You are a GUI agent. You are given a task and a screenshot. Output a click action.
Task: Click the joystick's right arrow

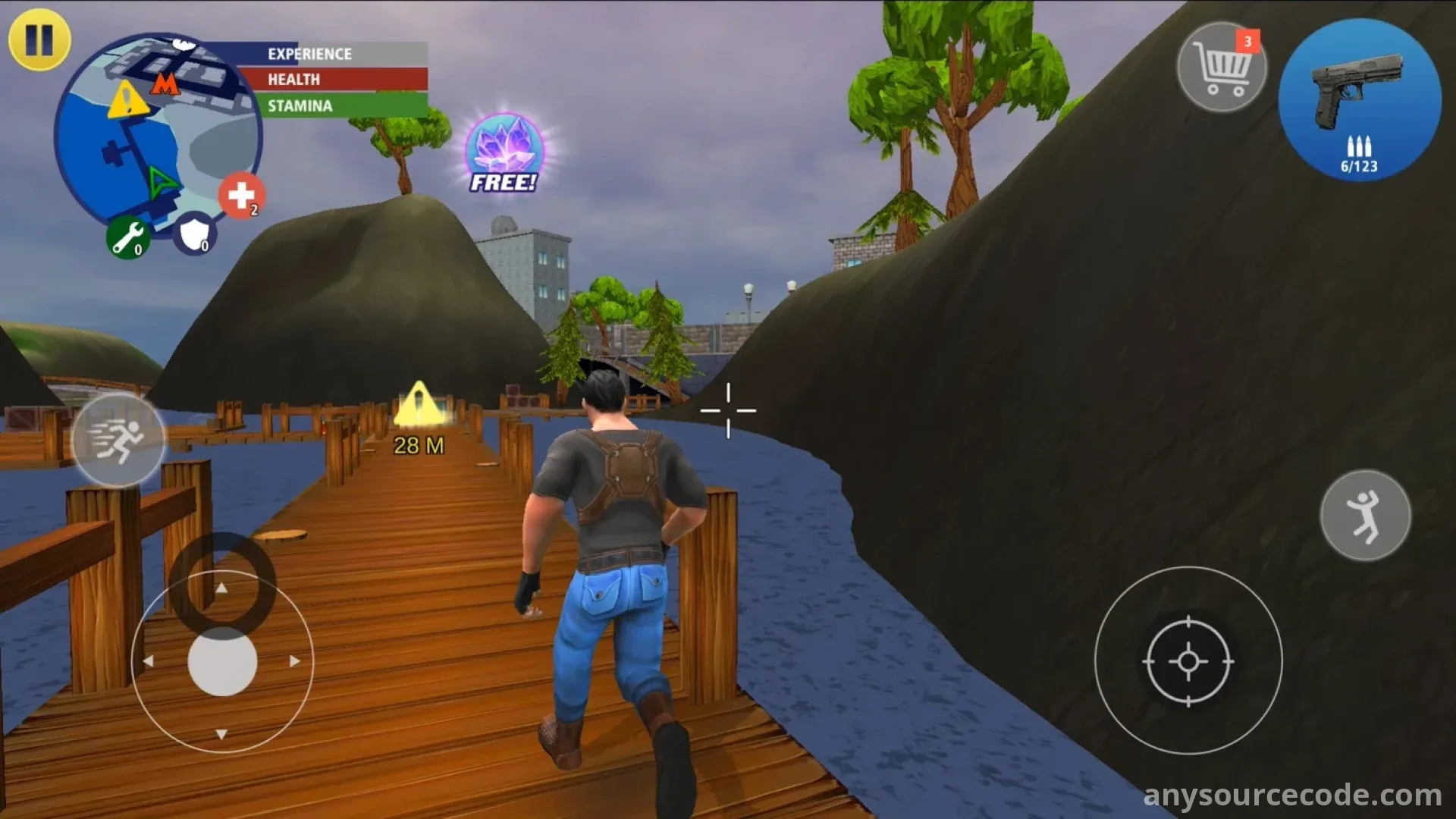coord(295,661)
